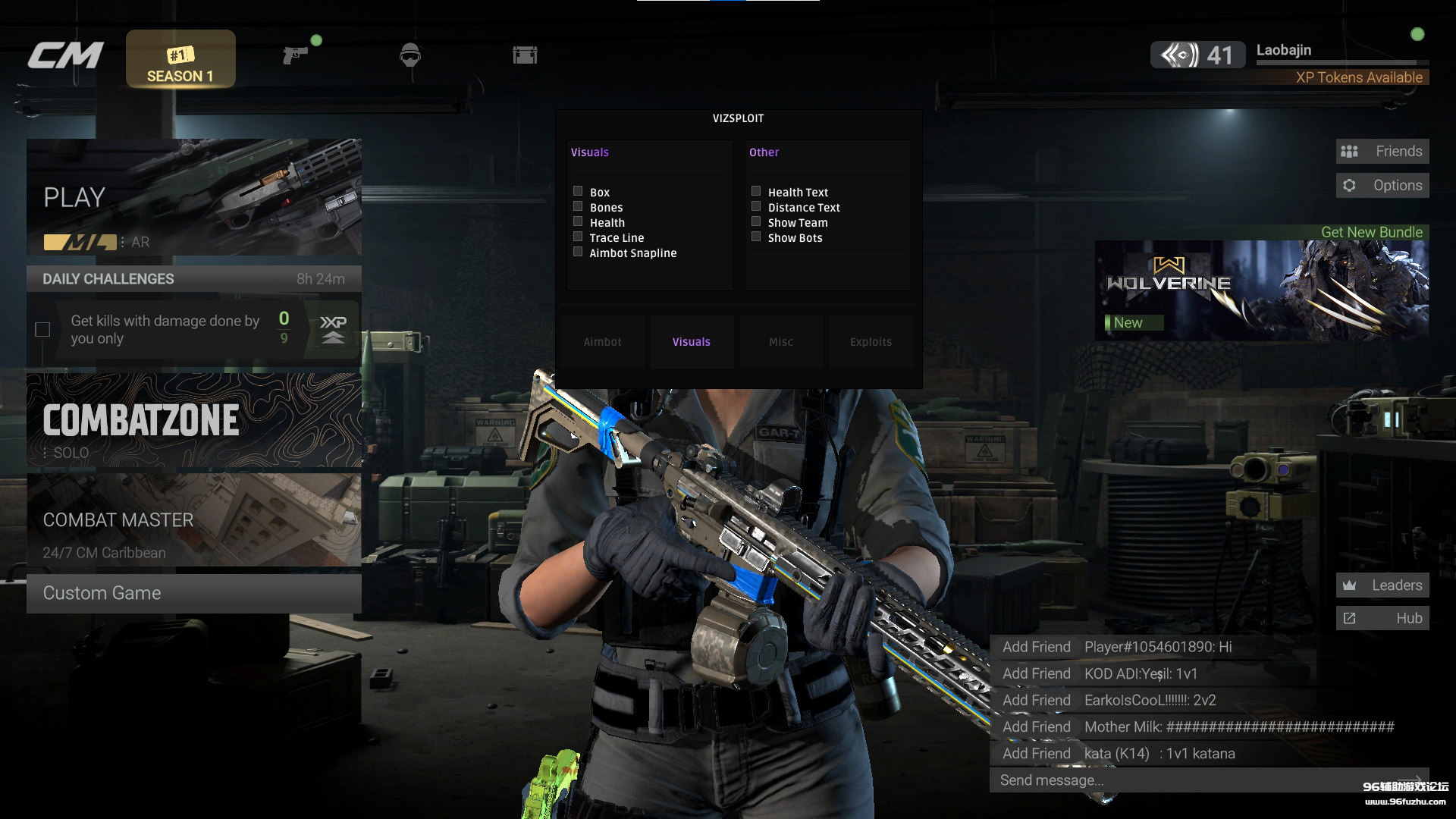Screen dimensions: 1456x819
Task: Open the Friends list
Action: point(1382,152)
